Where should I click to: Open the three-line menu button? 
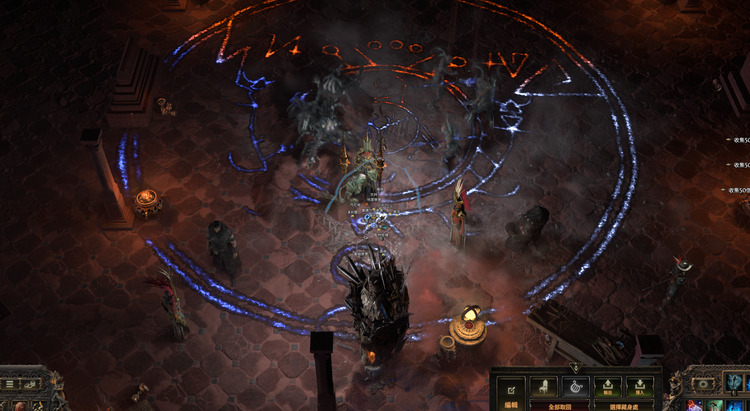[10, 383]
